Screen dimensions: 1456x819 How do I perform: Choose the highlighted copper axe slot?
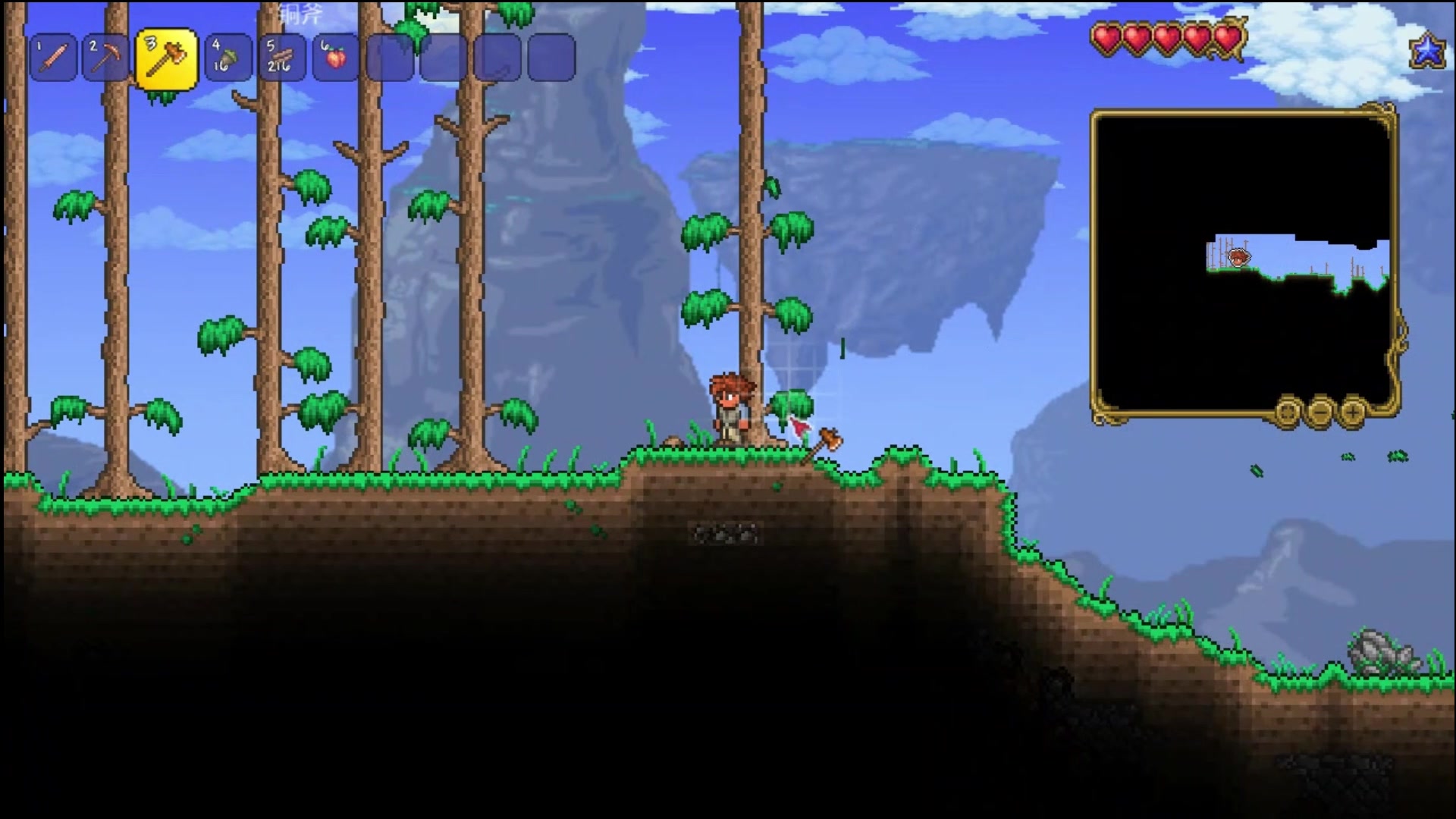coord(166,59)
